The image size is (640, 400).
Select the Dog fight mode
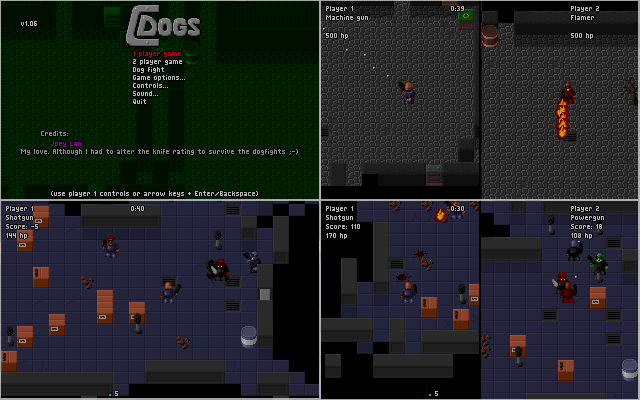(x=152, y=69)
